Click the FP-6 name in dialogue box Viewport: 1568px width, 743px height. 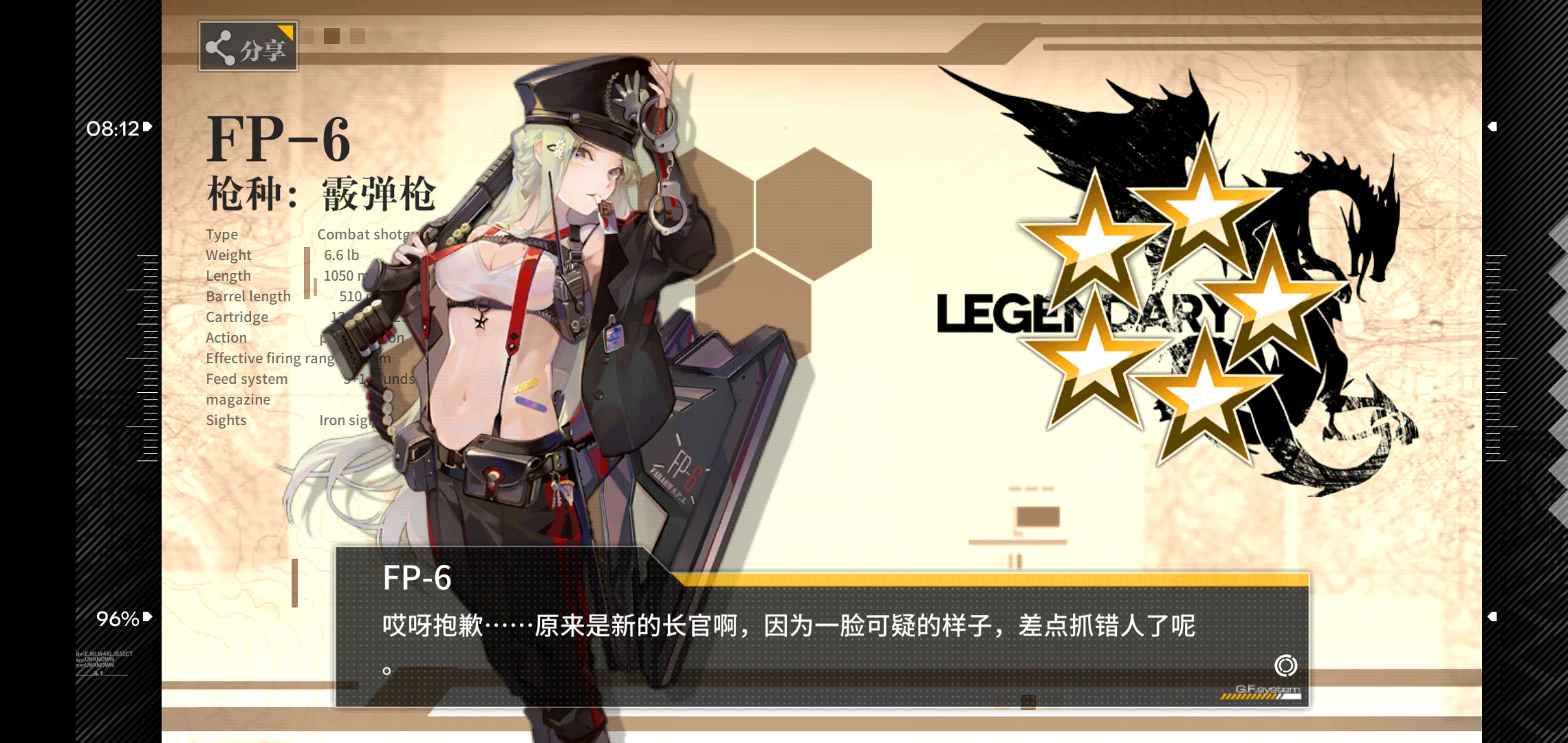417,579
